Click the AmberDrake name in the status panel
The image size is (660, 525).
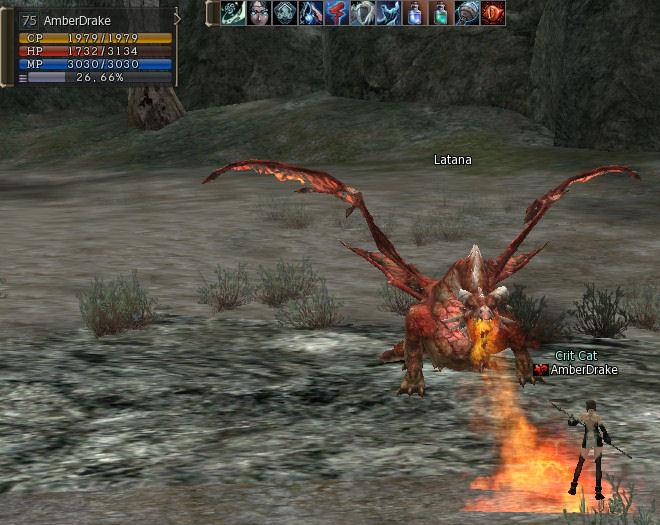coord(77,20)
